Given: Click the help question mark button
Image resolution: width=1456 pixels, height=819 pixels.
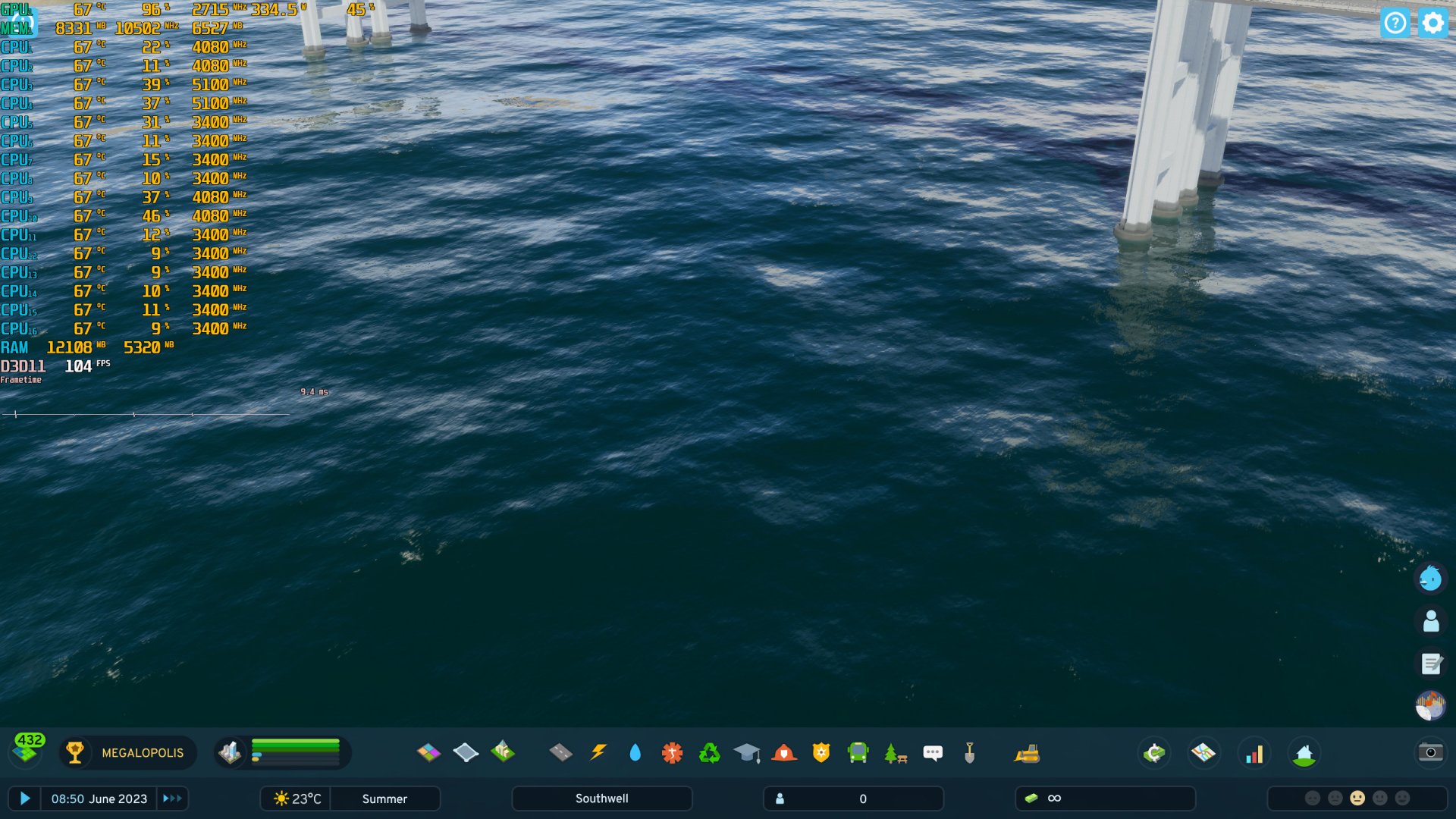Looking at the screenshot, I should point(1395,23).
